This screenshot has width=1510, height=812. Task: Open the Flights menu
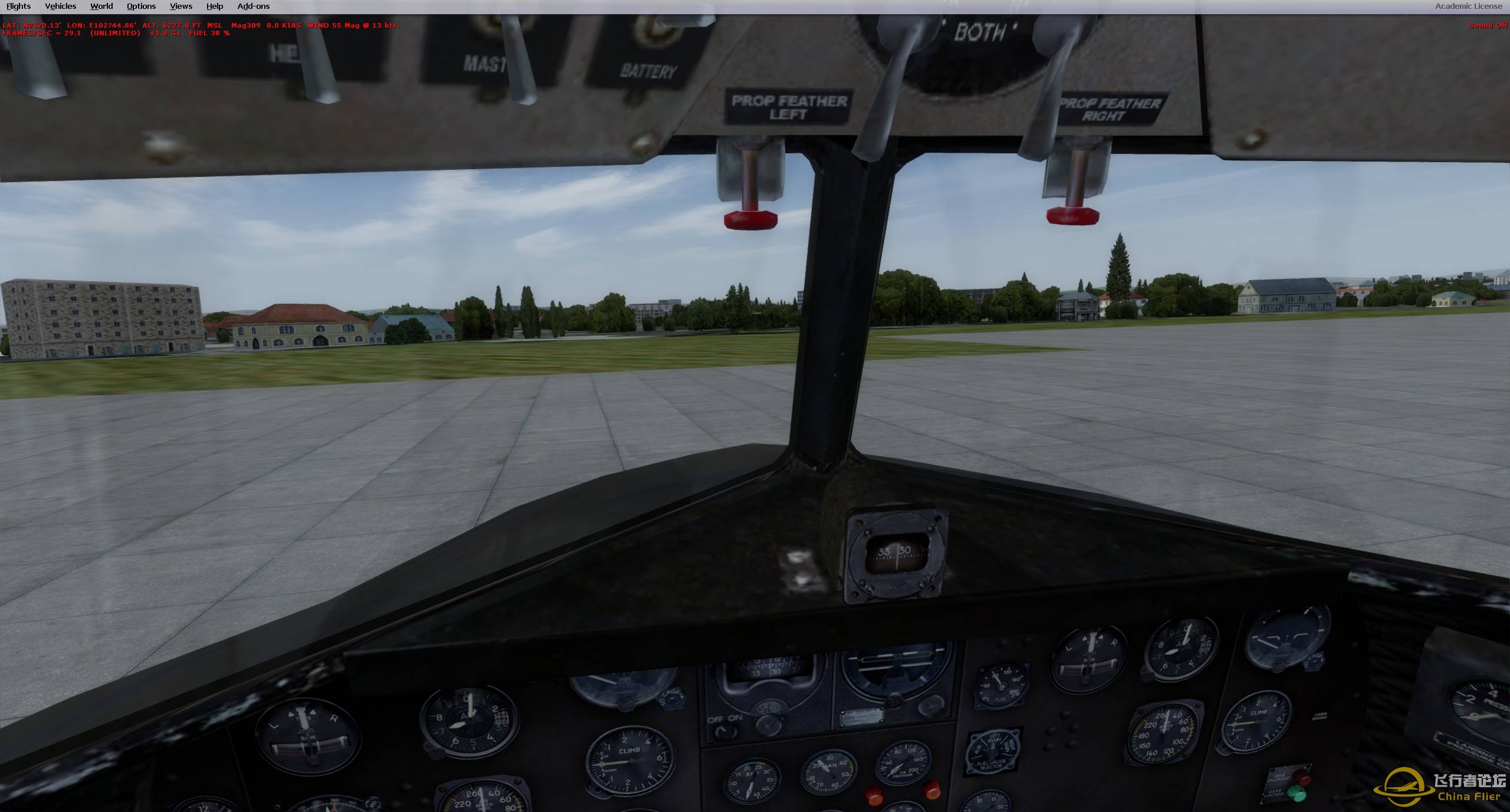[18, 6]
